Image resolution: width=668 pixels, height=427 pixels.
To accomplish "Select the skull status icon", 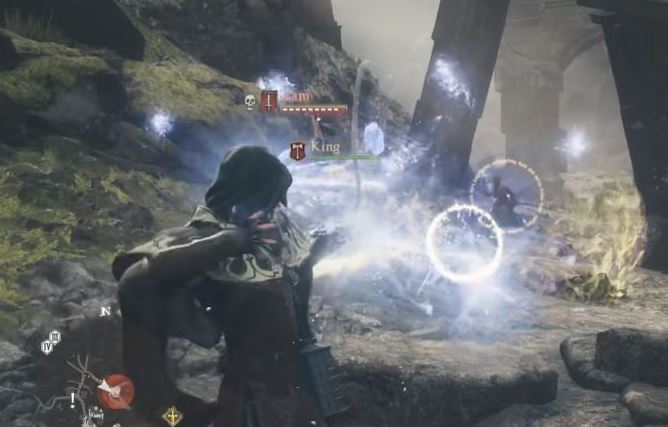I will (250, 101).
